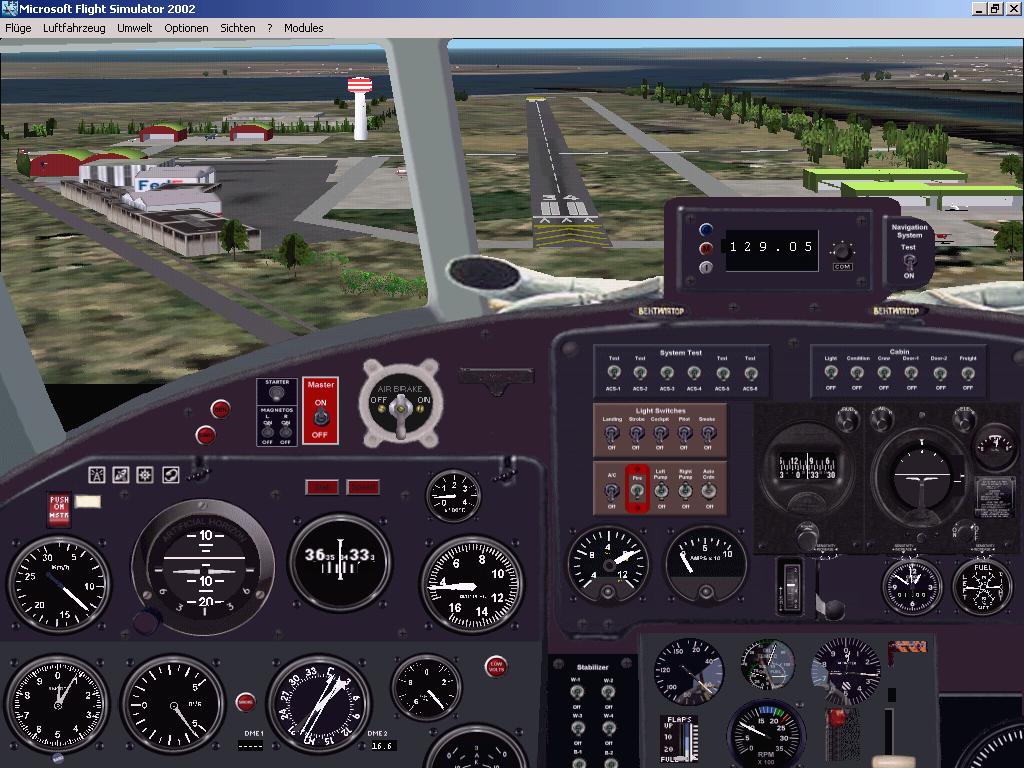Turn the COM radio tuning knob

click(843, 250)
